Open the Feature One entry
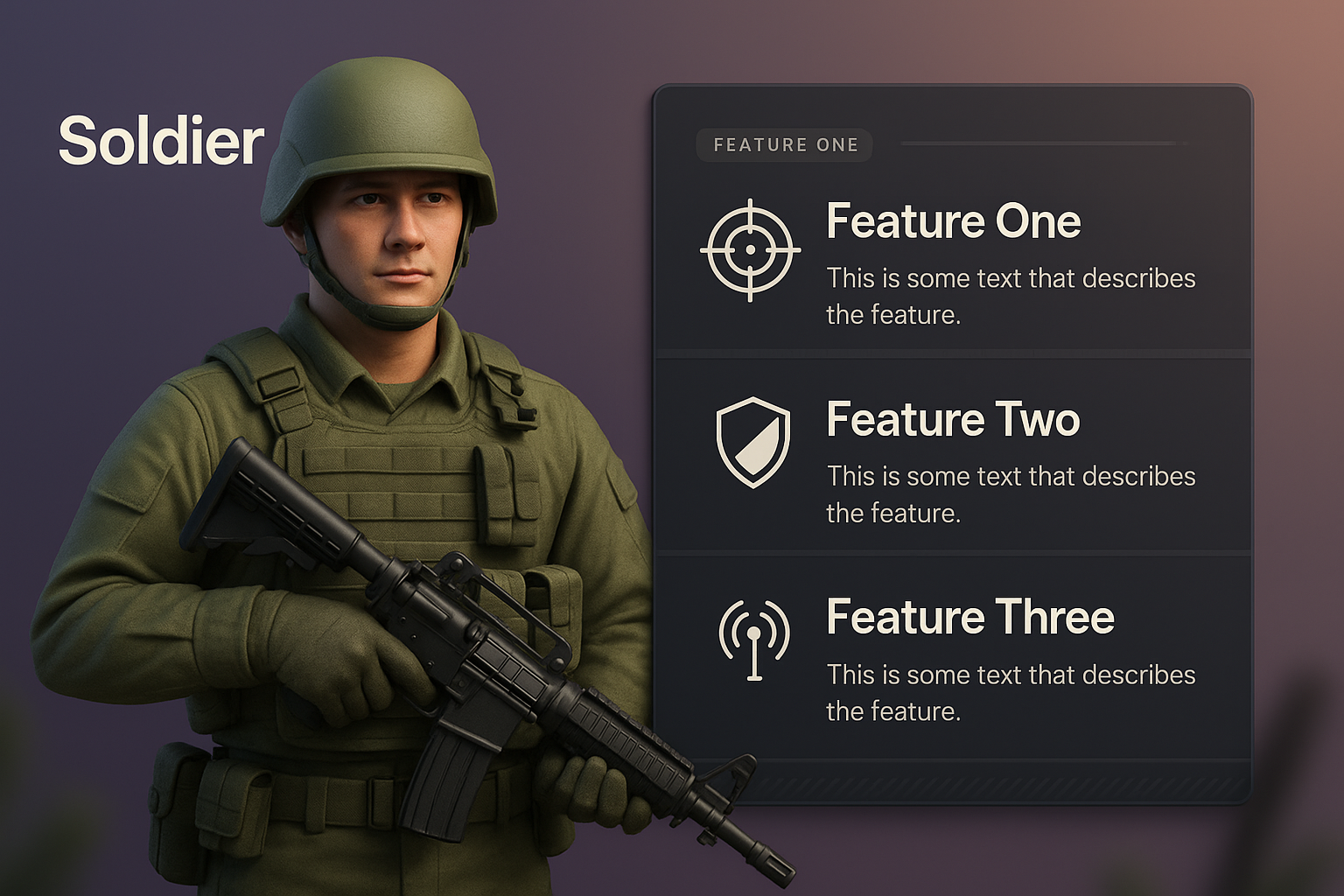This screenshot has width=1344, height=896. click(x=954, y=221)
